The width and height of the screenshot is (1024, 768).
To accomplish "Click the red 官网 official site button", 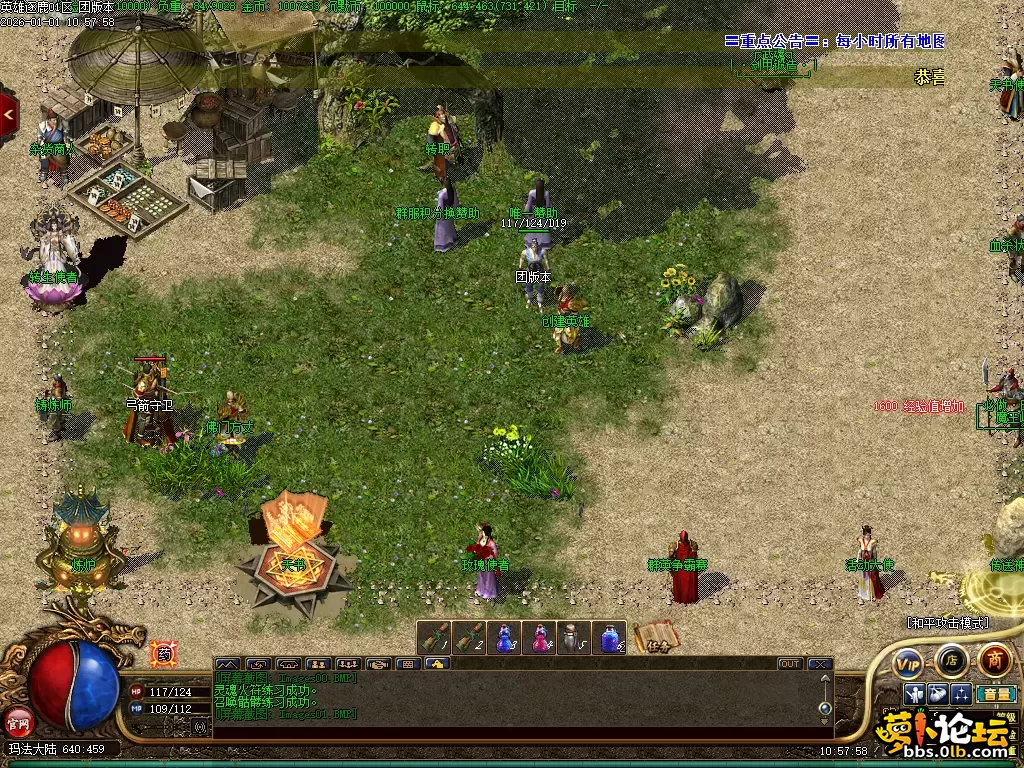I will (x=17, y=719).
